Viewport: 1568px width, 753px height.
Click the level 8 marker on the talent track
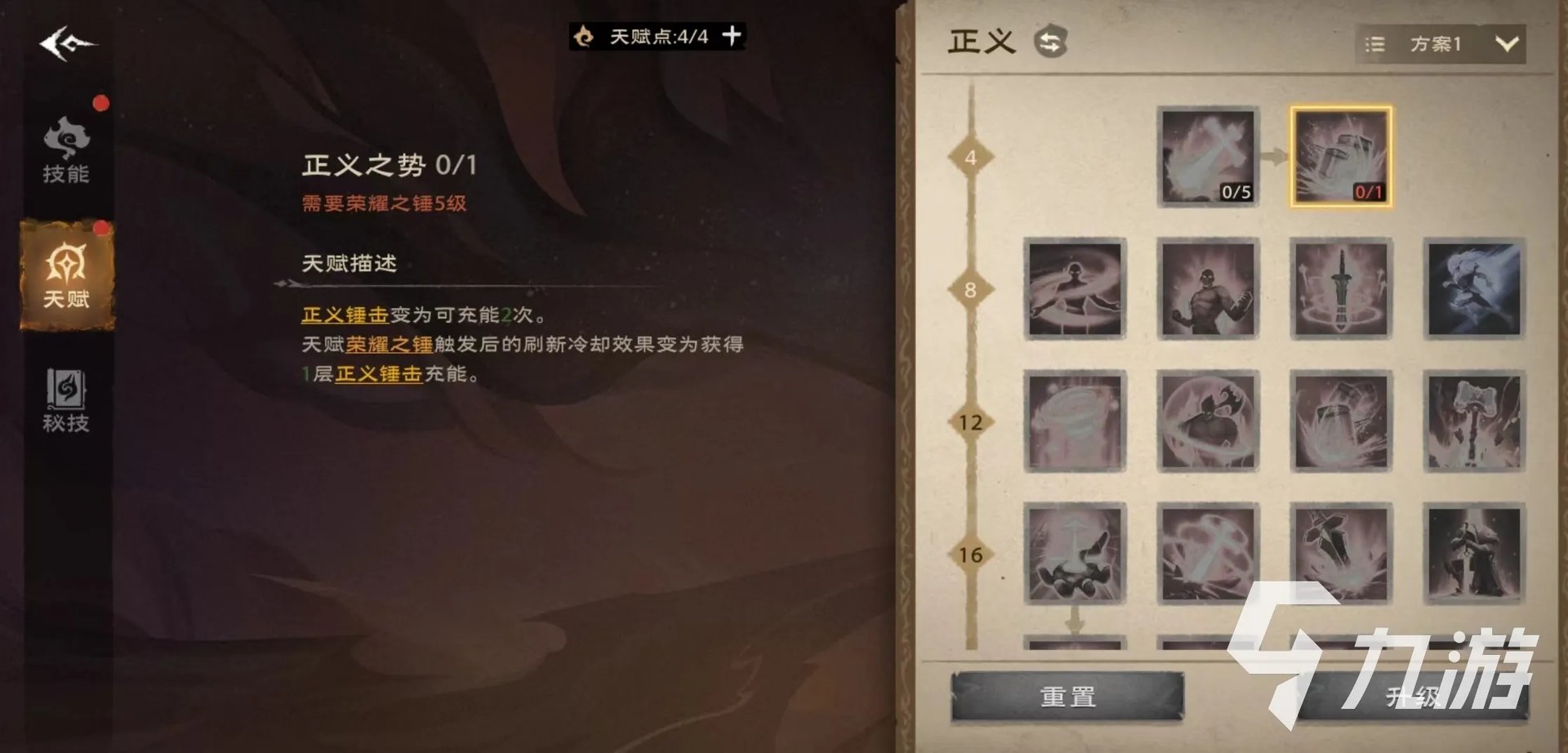[969, 290]
